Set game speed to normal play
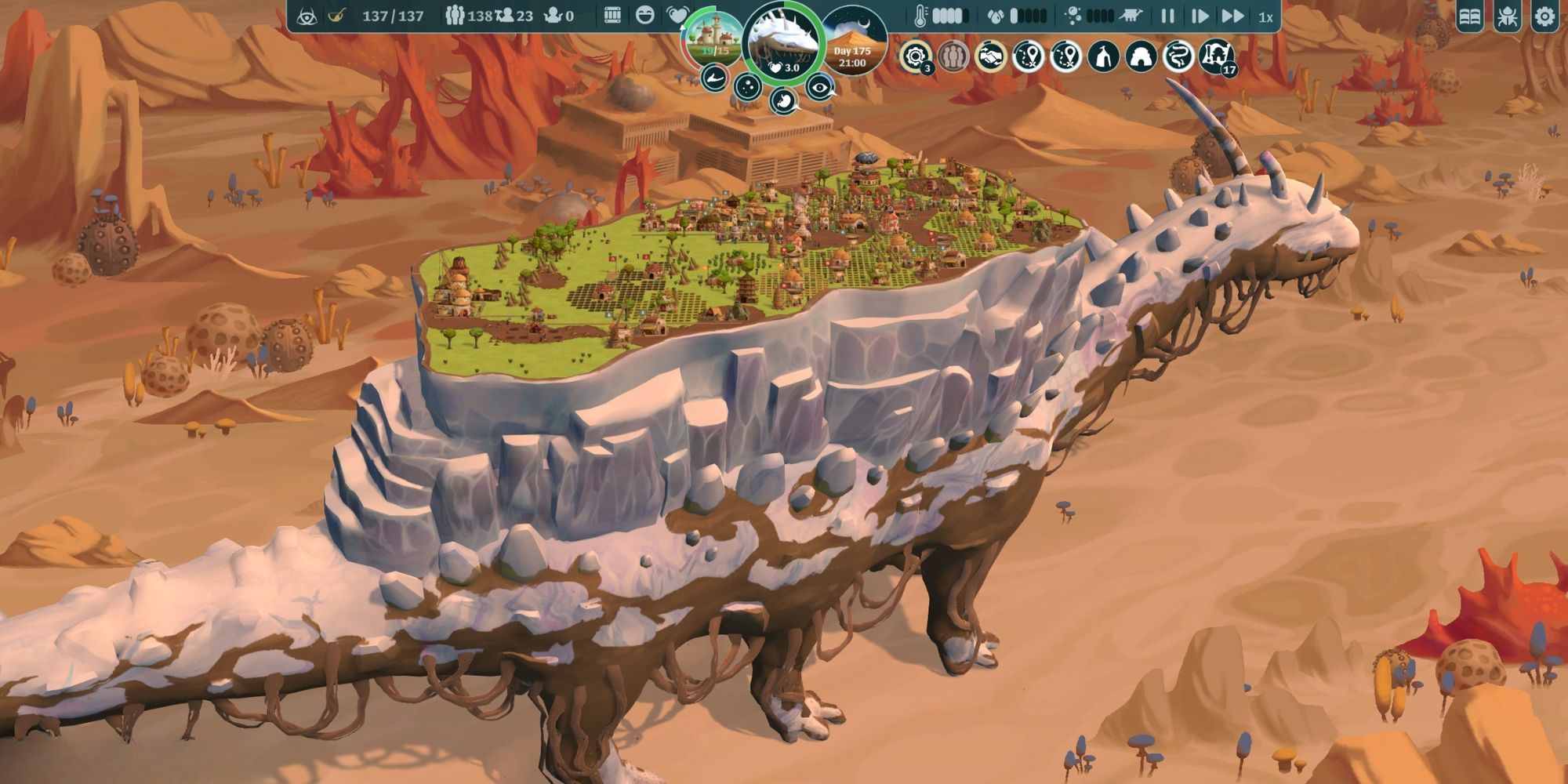This screenshot has width=1568, height=784. click(1200, 16)
